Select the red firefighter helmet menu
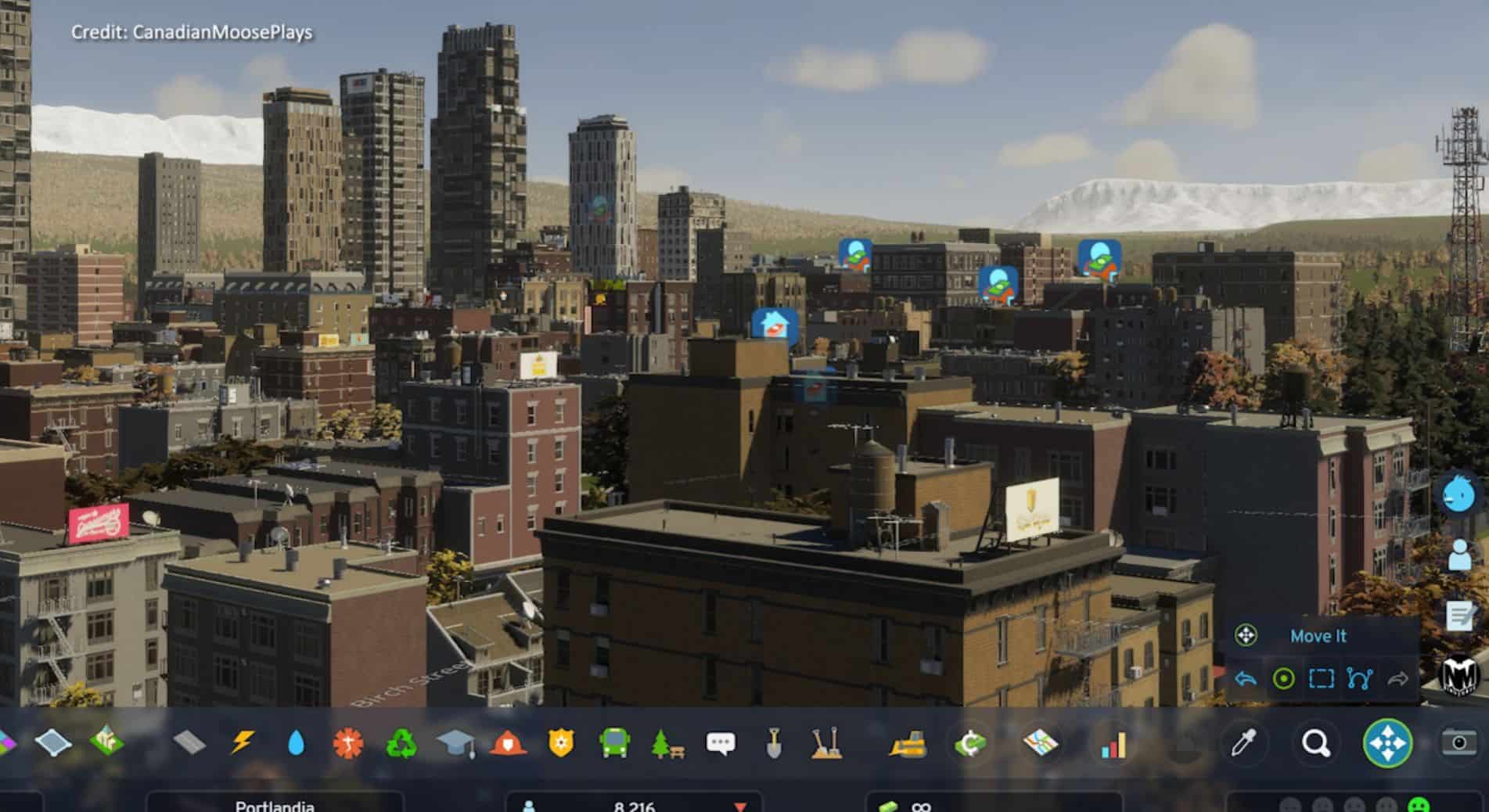 [508, 743]
